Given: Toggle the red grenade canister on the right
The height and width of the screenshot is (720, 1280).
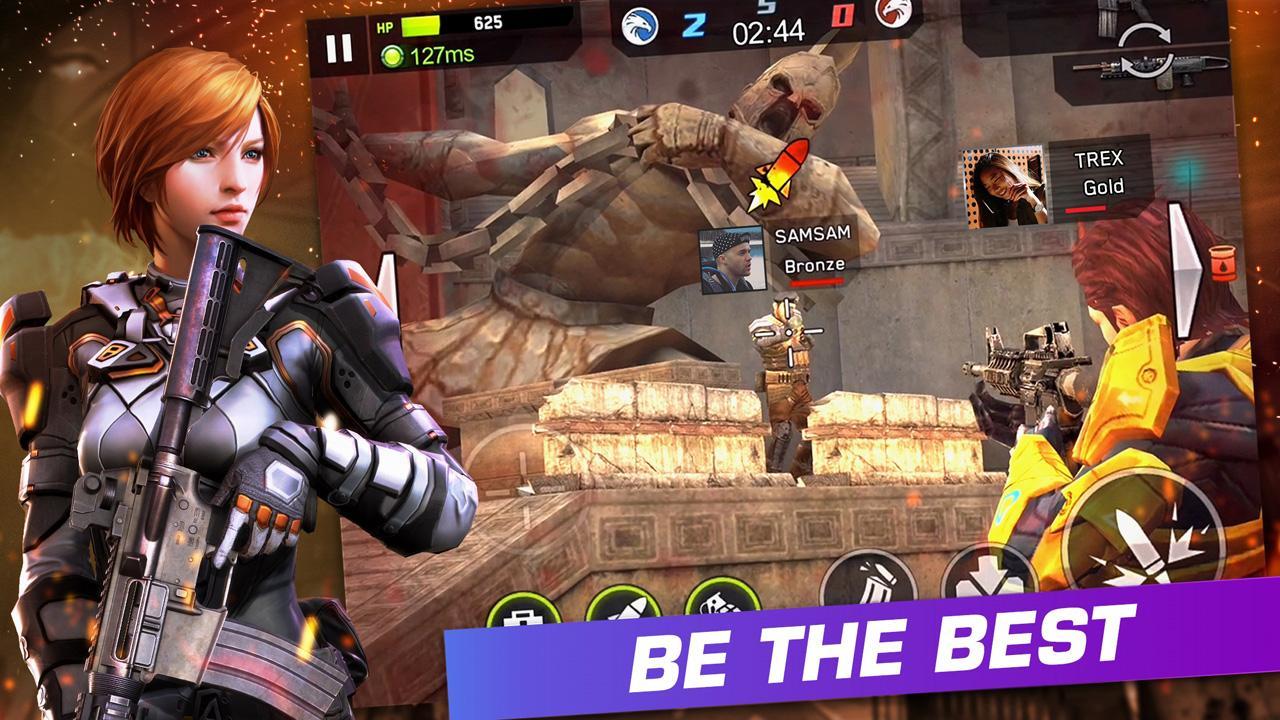Looking at the screenshot, I should (1220, 260).
